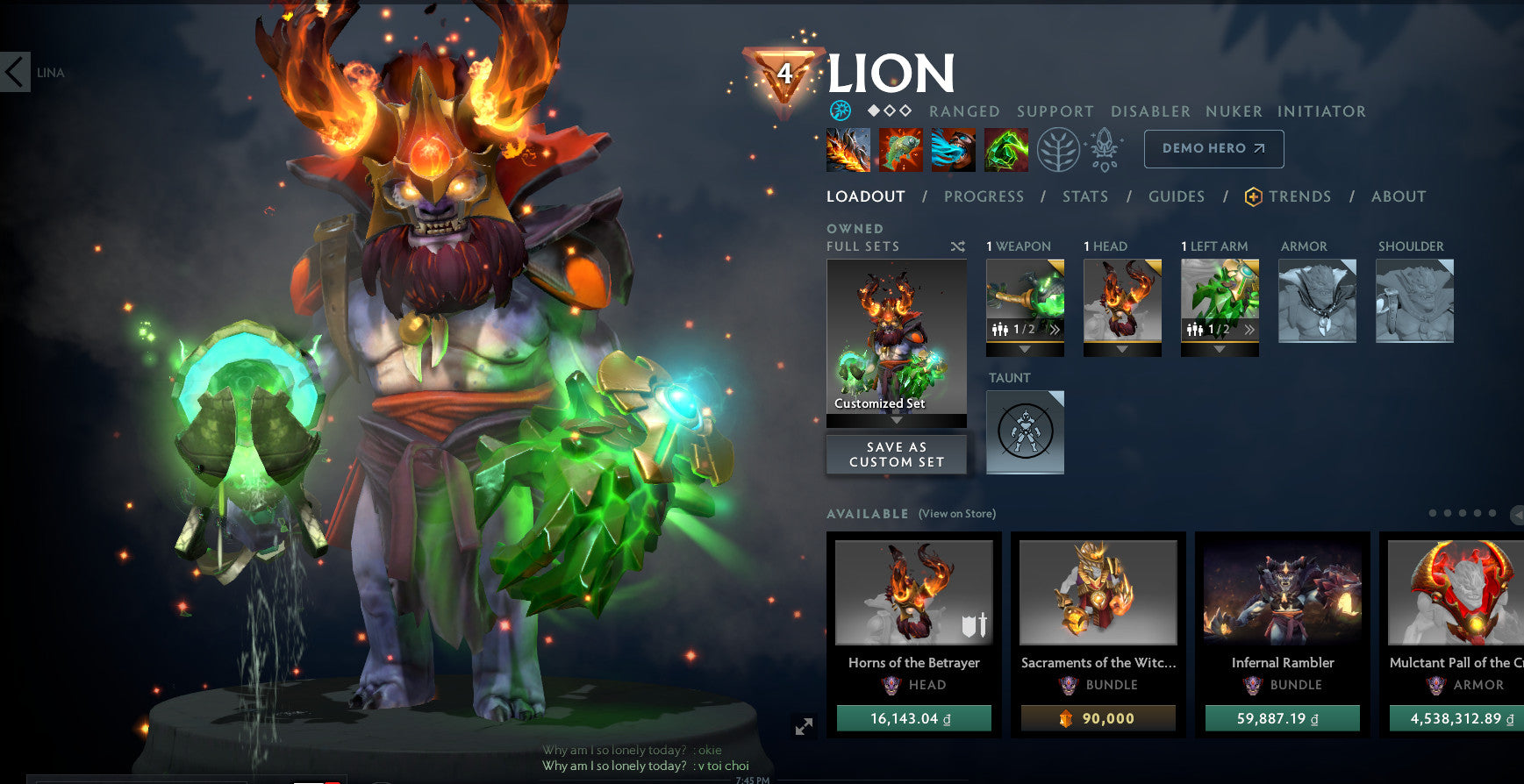Open the Customized Set dropdown chevron

pyautogui.click(x=896, y=419)
